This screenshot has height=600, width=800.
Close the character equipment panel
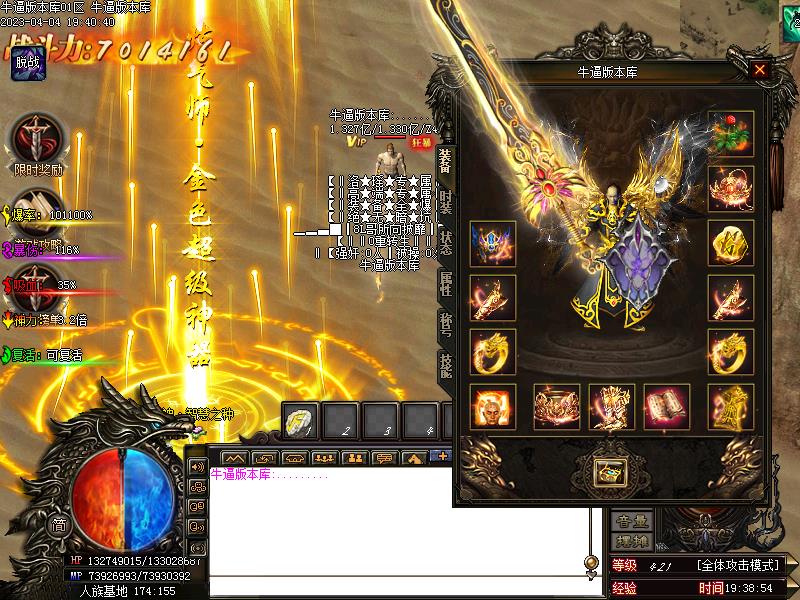(760, 70)
